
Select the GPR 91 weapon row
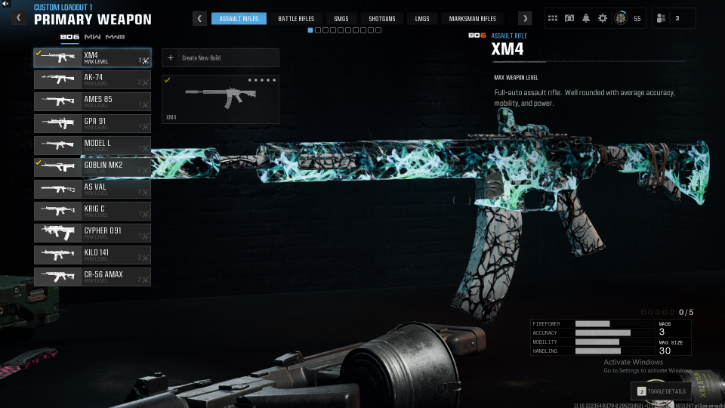coord(92,124)
